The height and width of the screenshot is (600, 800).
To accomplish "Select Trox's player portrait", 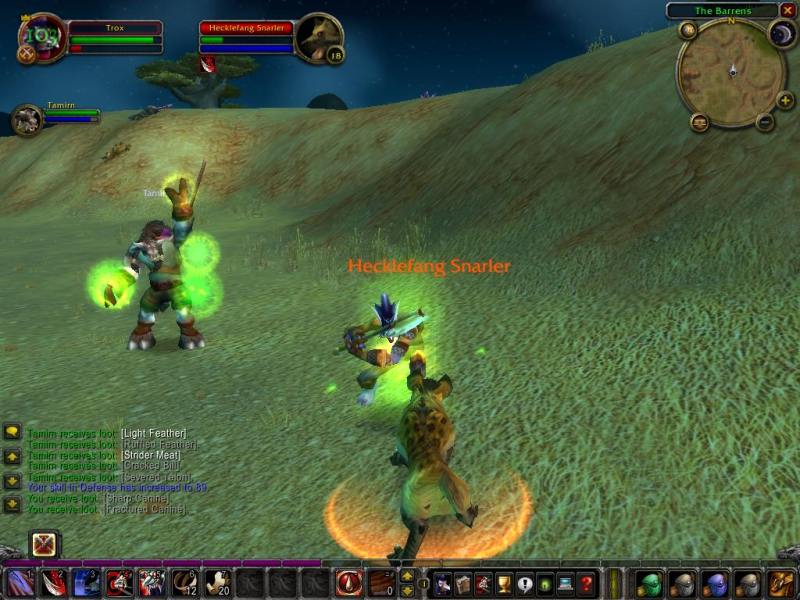I will tap(42, 38).
